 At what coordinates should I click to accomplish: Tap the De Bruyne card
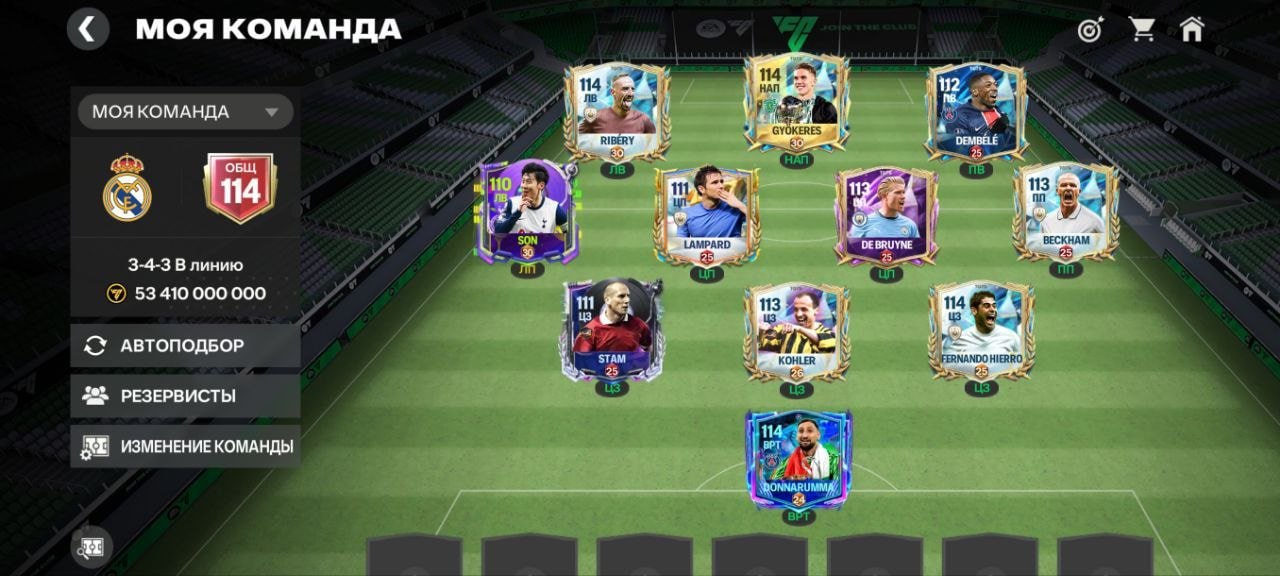point(886,216)
